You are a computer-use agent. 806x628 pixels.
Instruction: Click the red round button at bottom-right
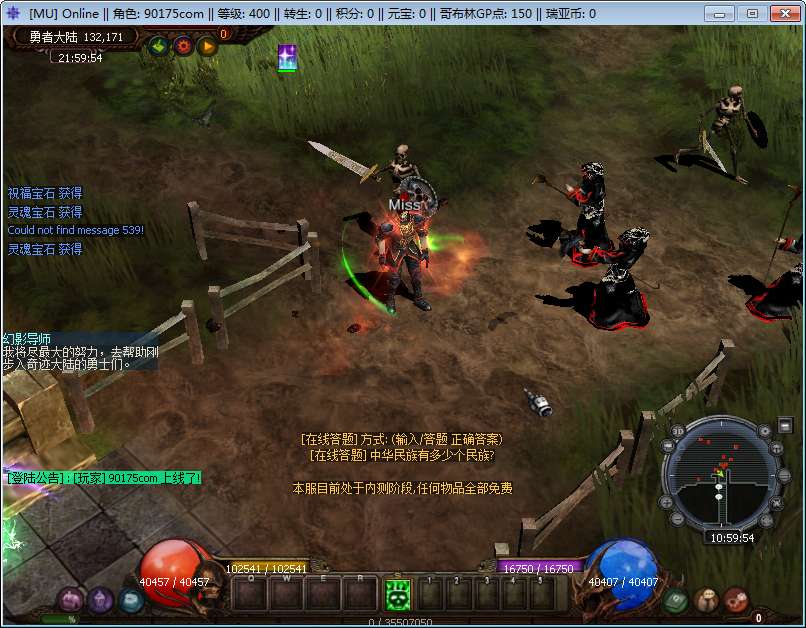point(736,600)
